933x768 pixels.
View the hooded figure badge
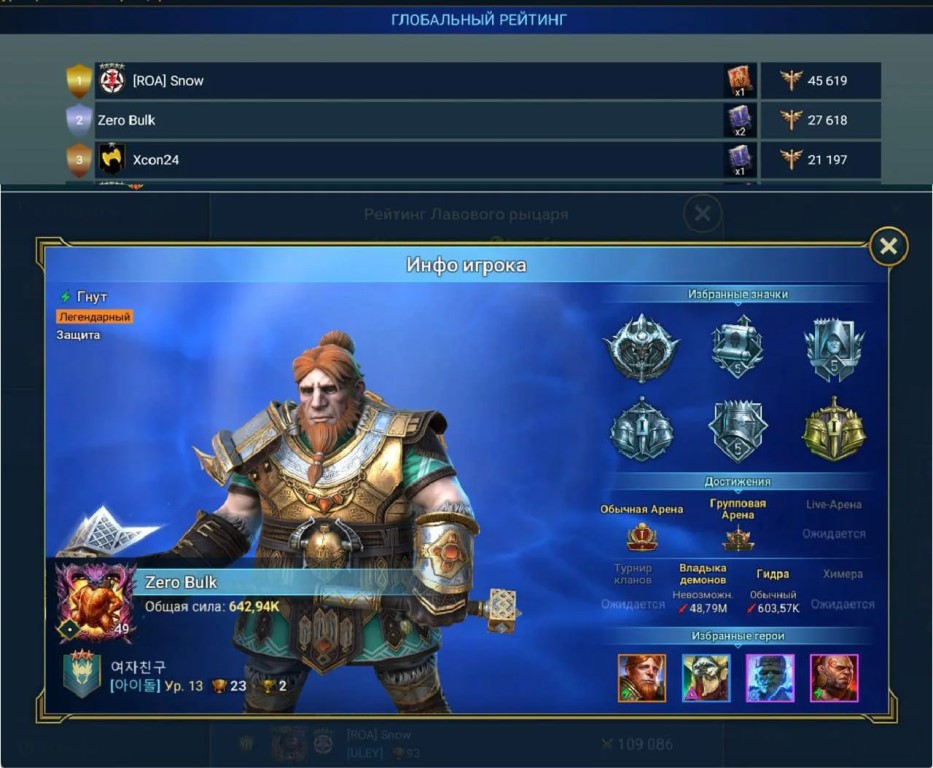coord(834,348)
